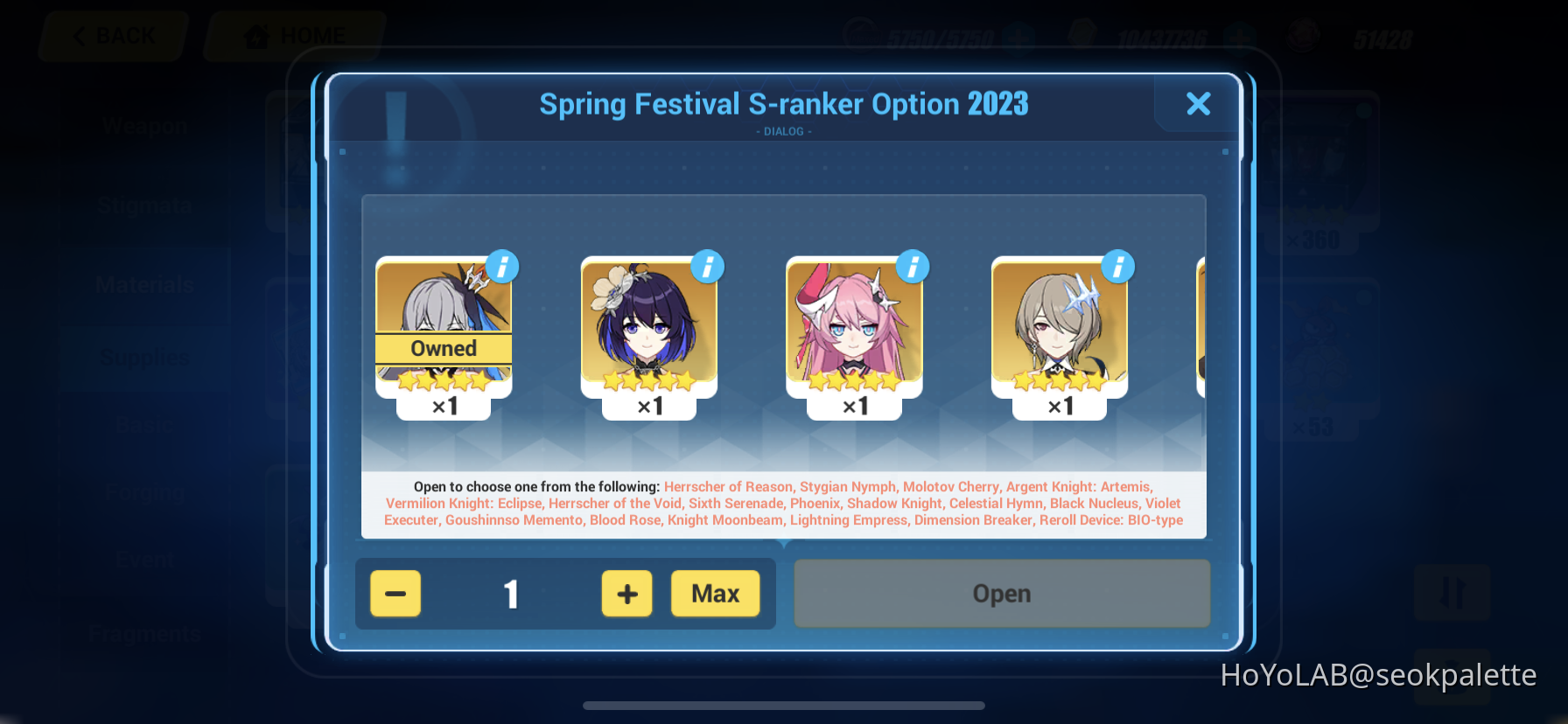
Task: Tap the info icon on the pink-haired character card
Action: tap(913, 268)
